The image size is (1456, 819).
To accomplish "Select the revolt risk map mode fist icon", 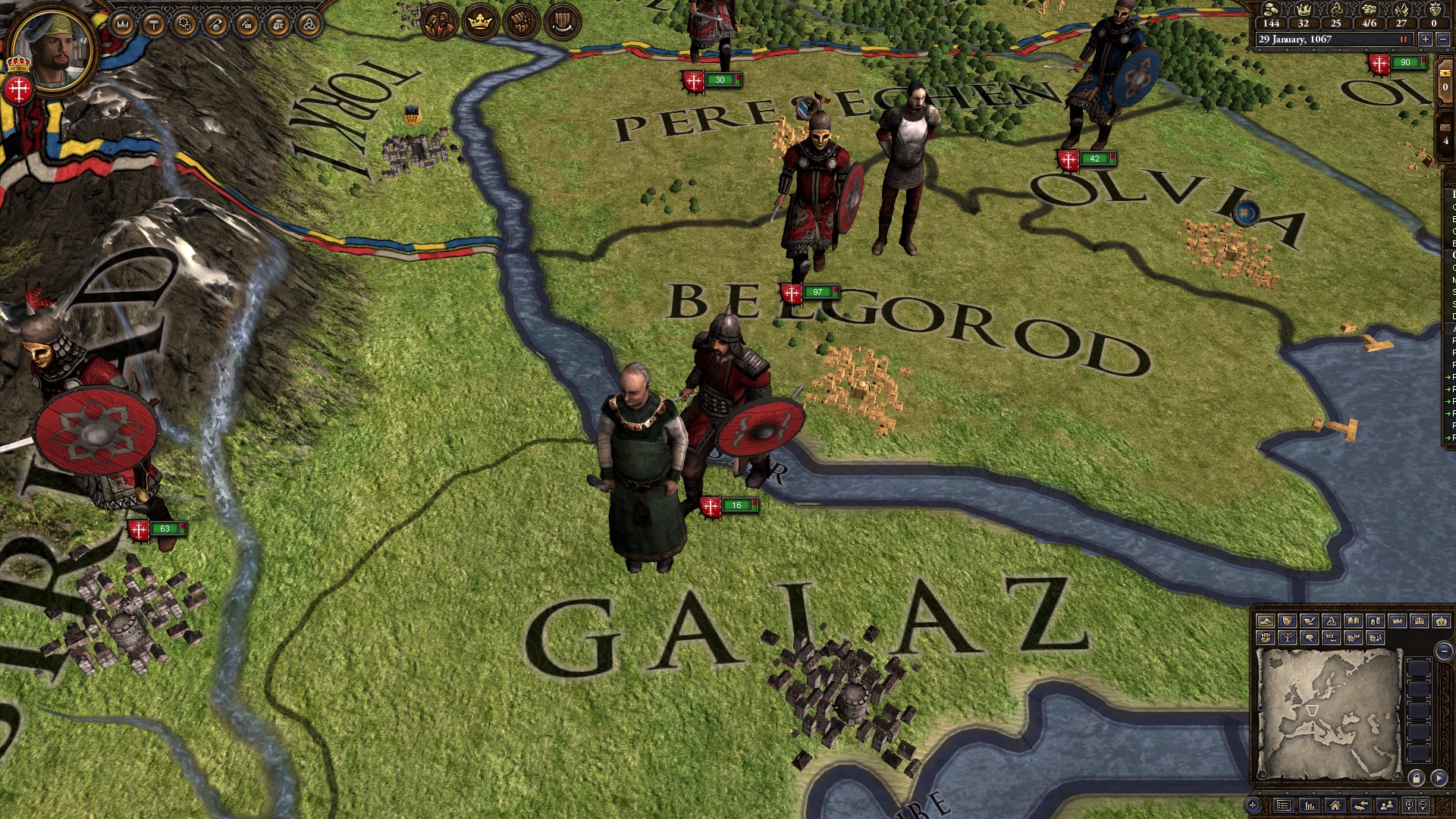I will point(1266,638).
